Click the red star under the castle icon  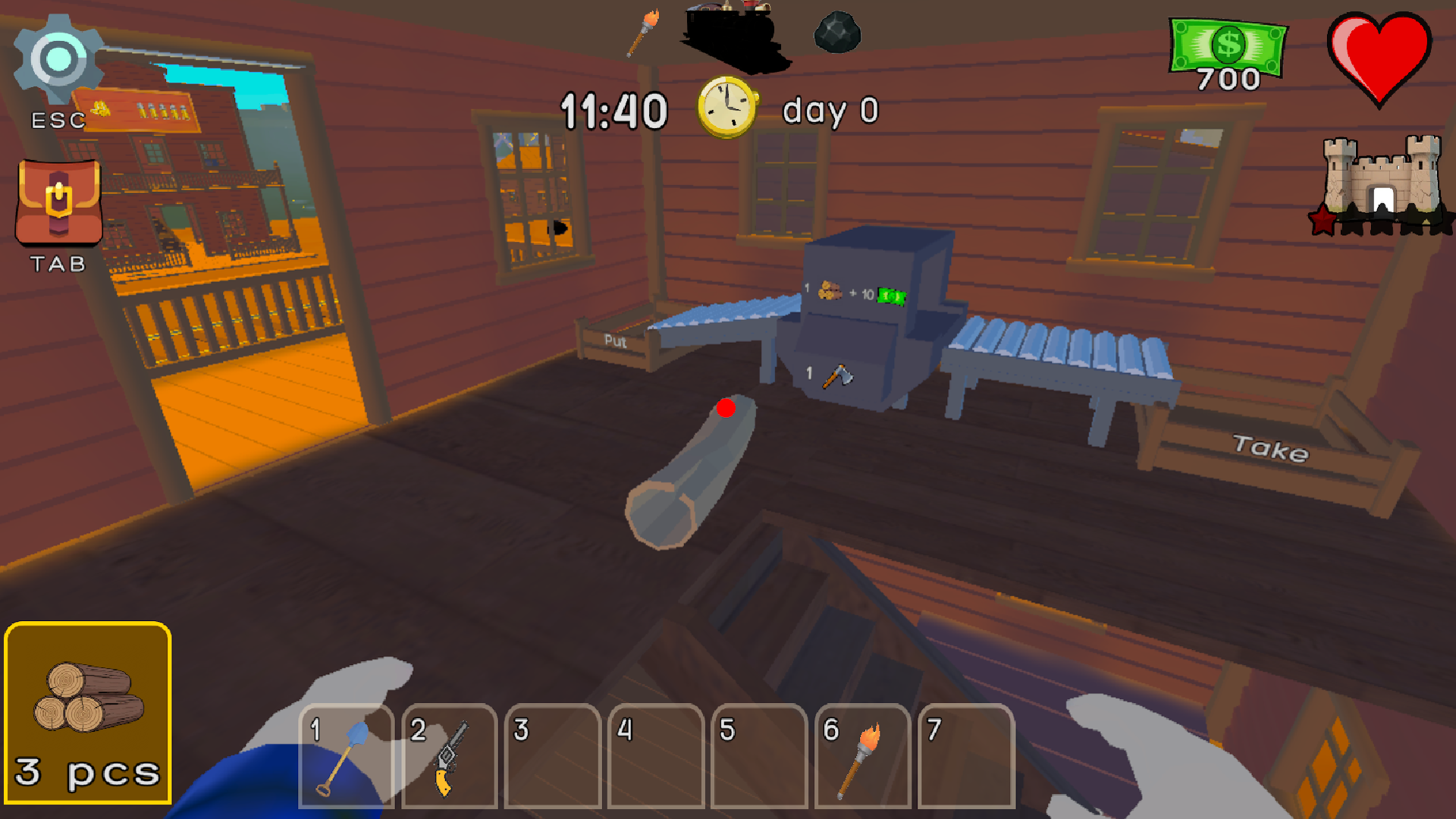[1321, 222]
